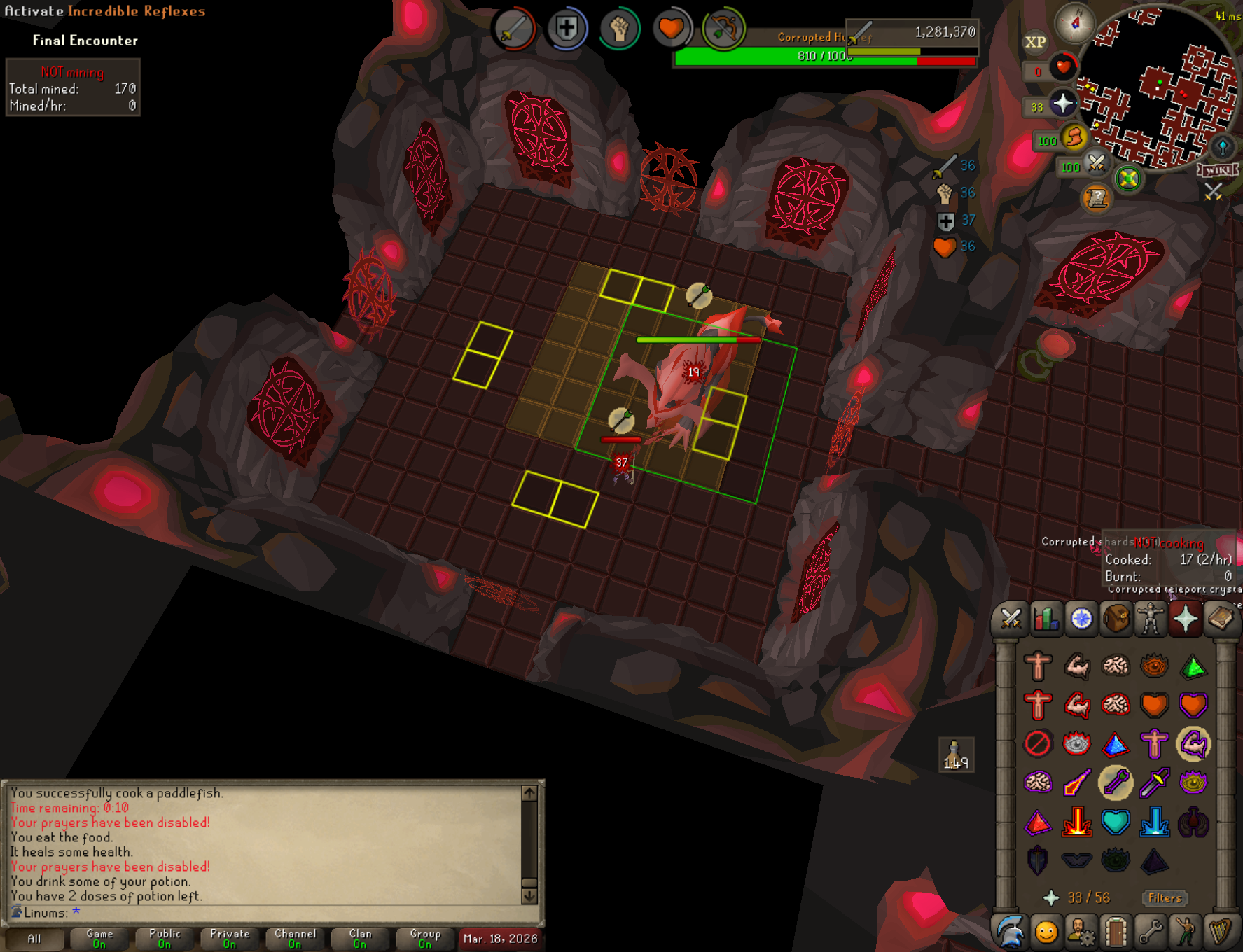Open the Wiki lookup banner

1217,170
